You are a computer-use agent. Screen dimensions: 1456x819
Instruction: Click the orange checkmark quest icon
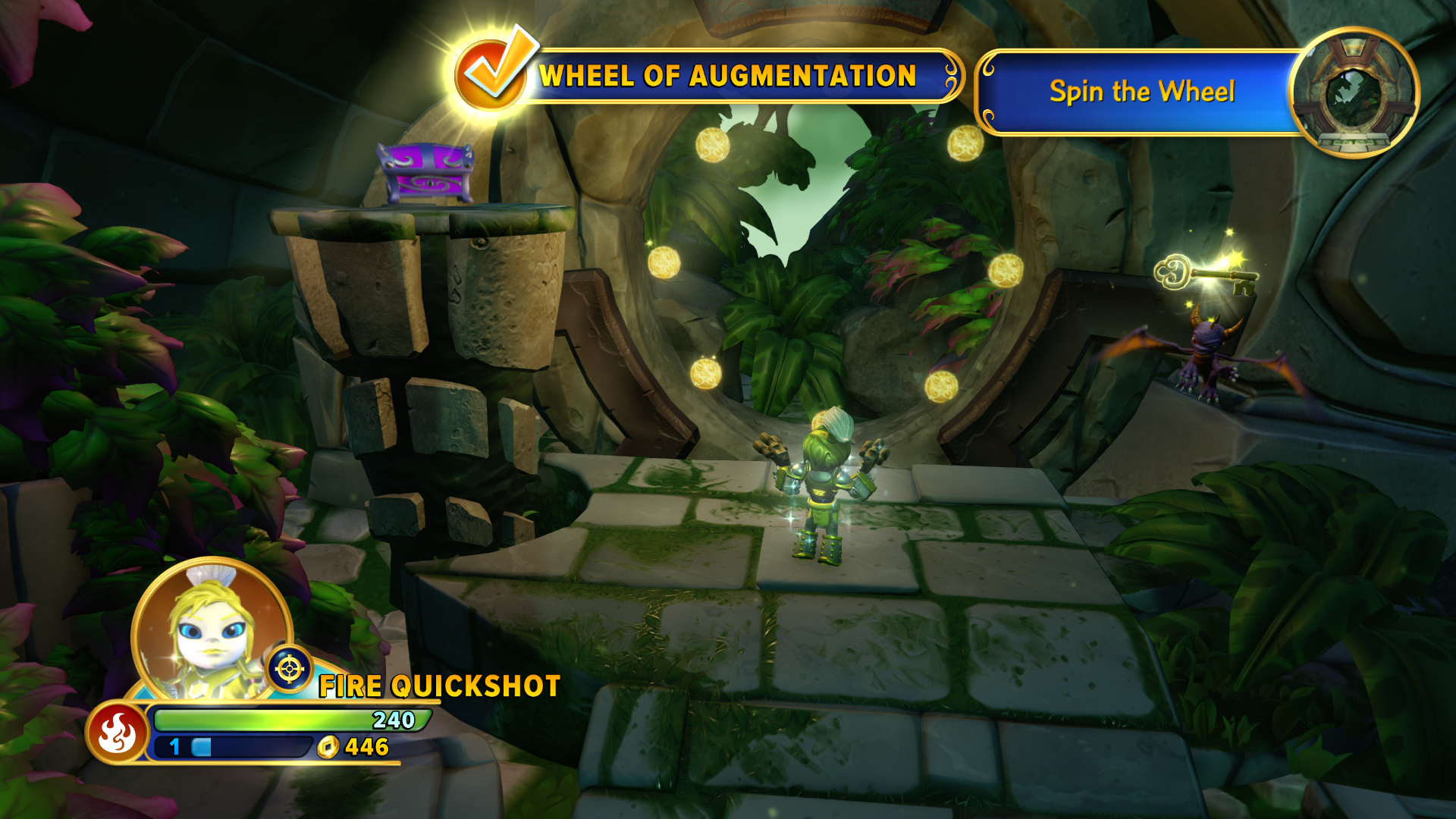492,74
